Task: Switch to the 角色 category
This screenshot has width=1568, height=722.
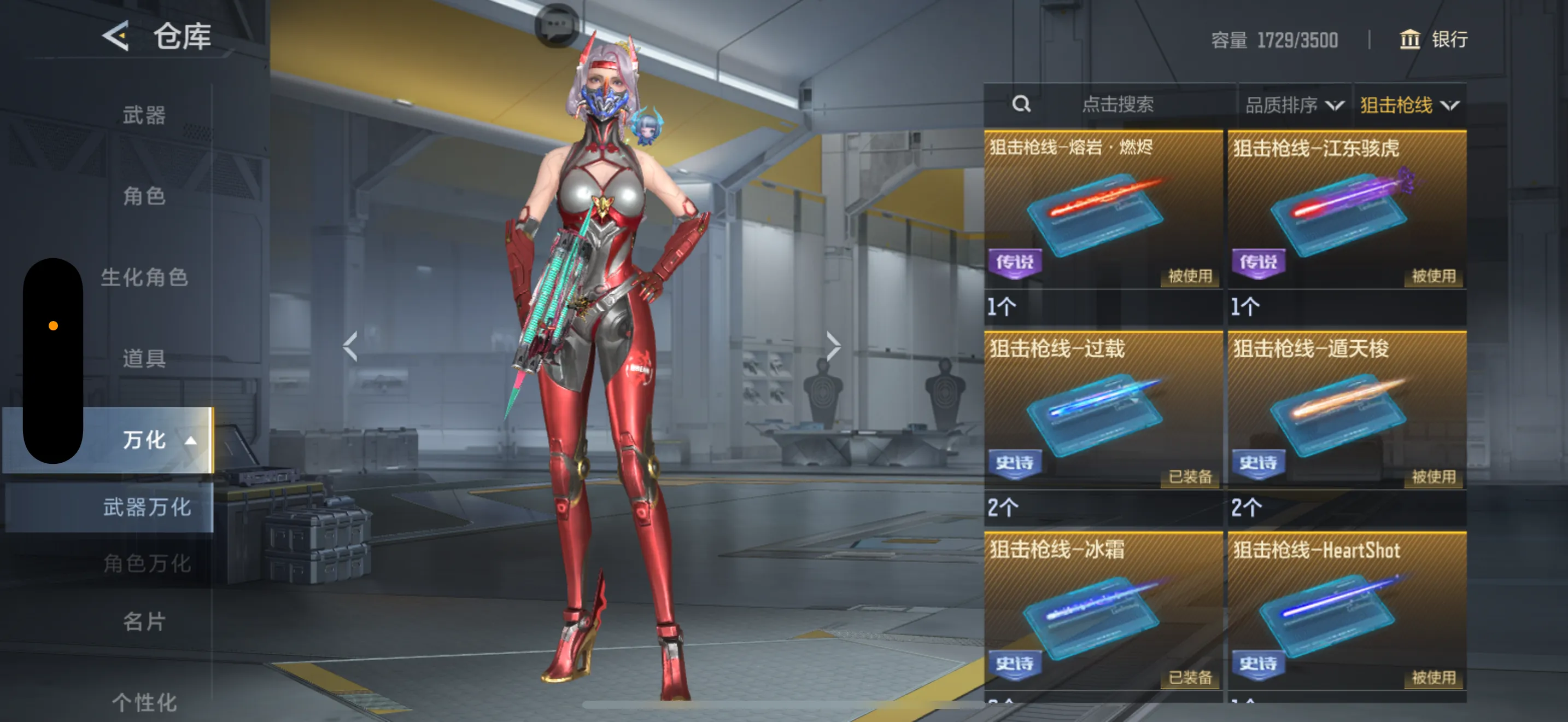Action: click(x=144, y=196)
